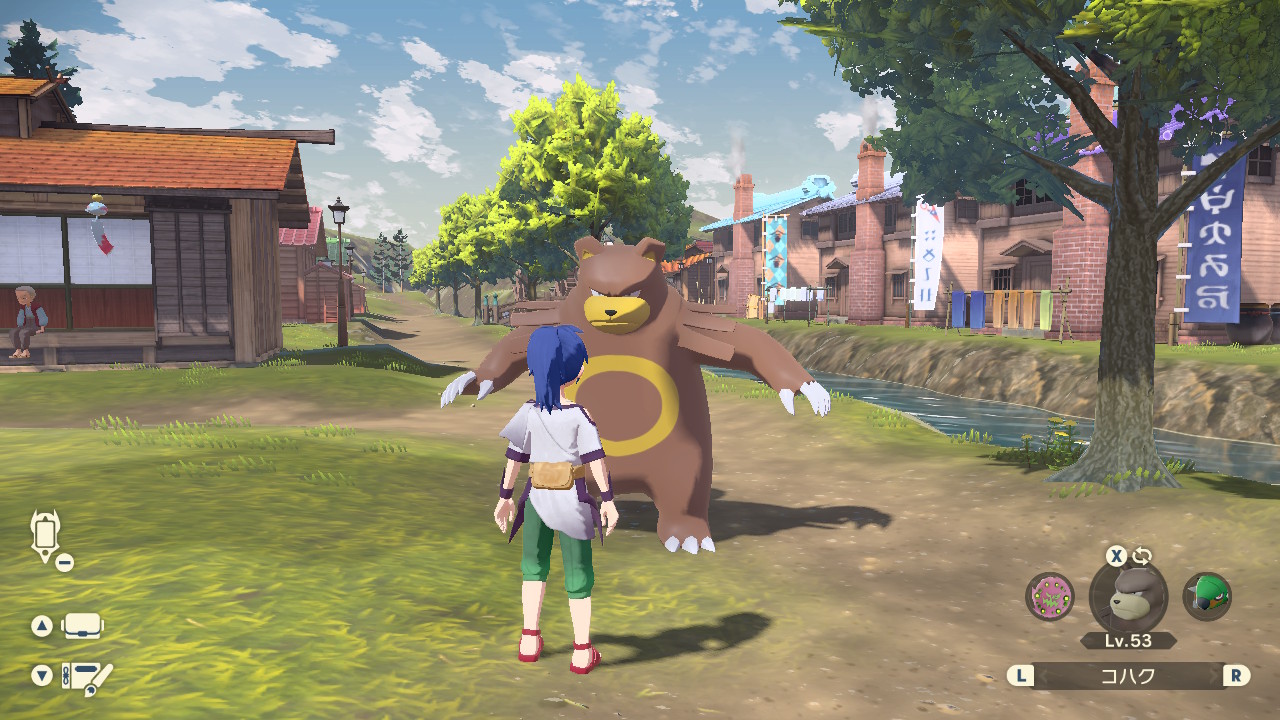Pick the green-hooded Pokémon portrait
Image resolution: width=1280 pixels, height=720 pixels.
point(1207,596)
